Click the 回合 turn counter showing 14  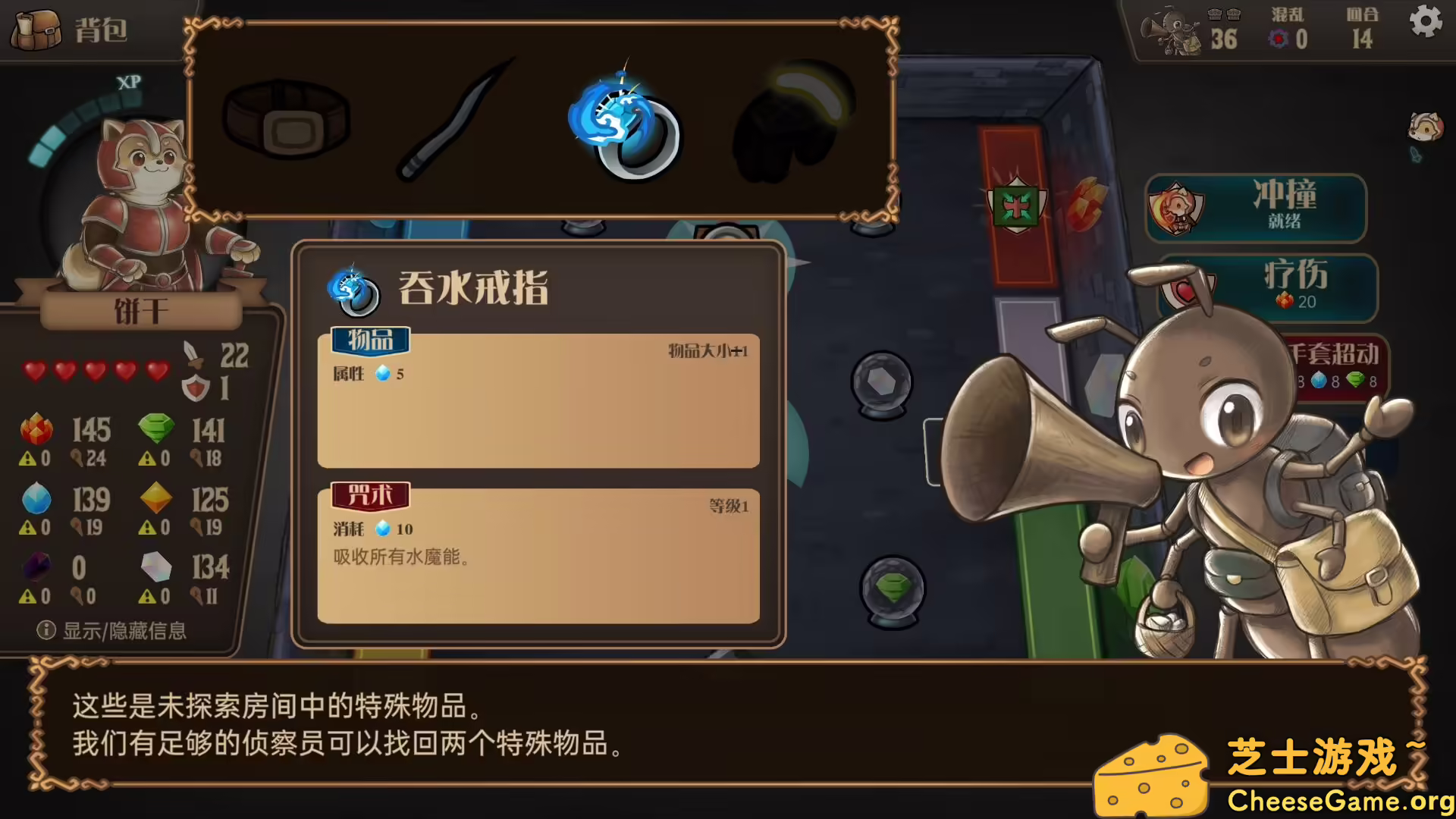(x=1362, y=30)
